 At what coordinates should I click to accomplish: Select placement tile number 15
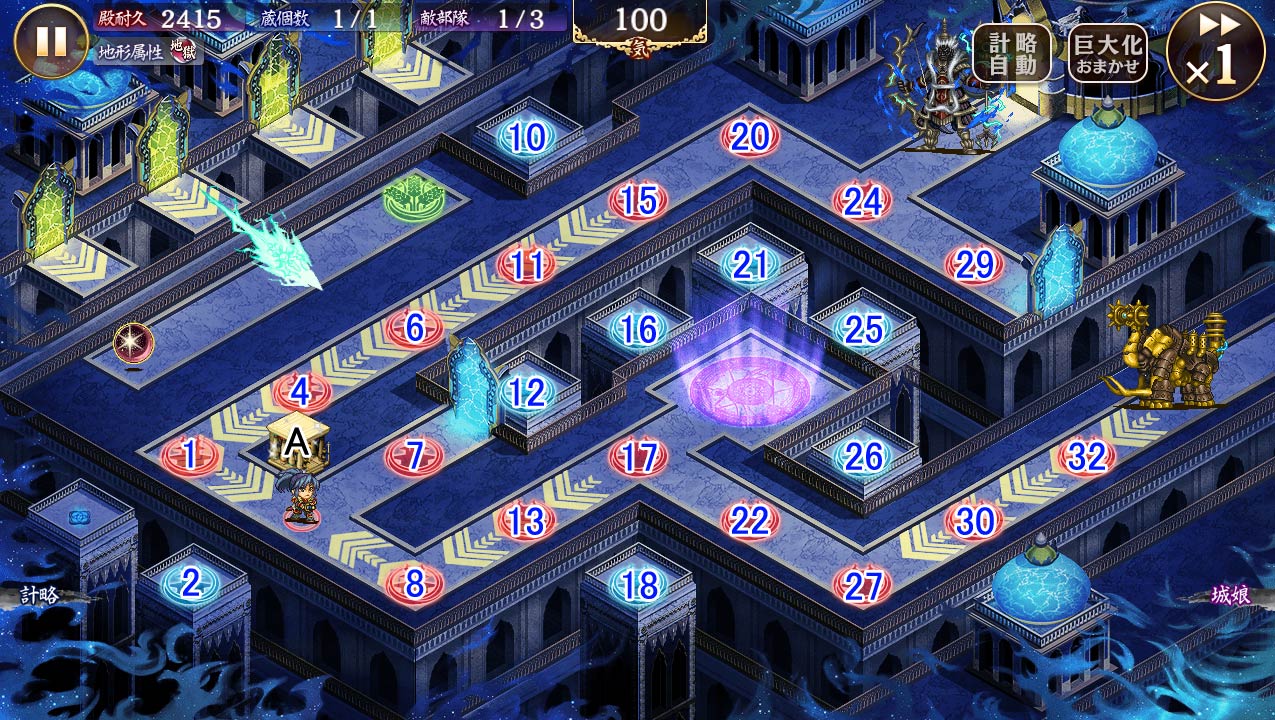point(638,202)
